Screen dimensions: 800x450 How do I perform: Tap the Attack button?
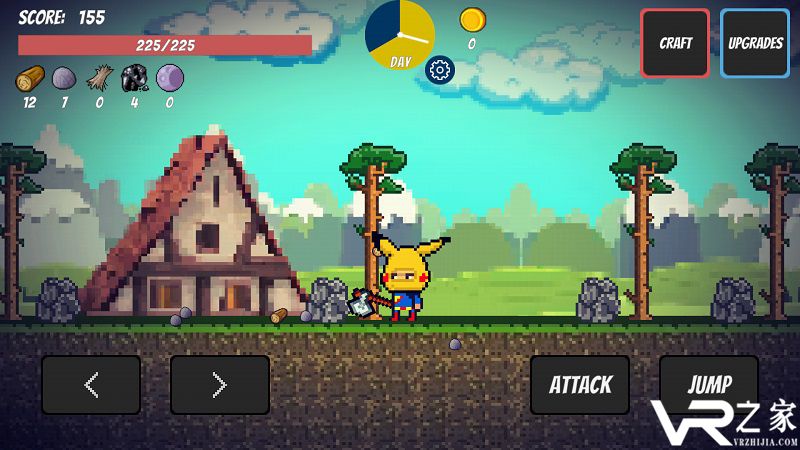[x=580, y=385]
